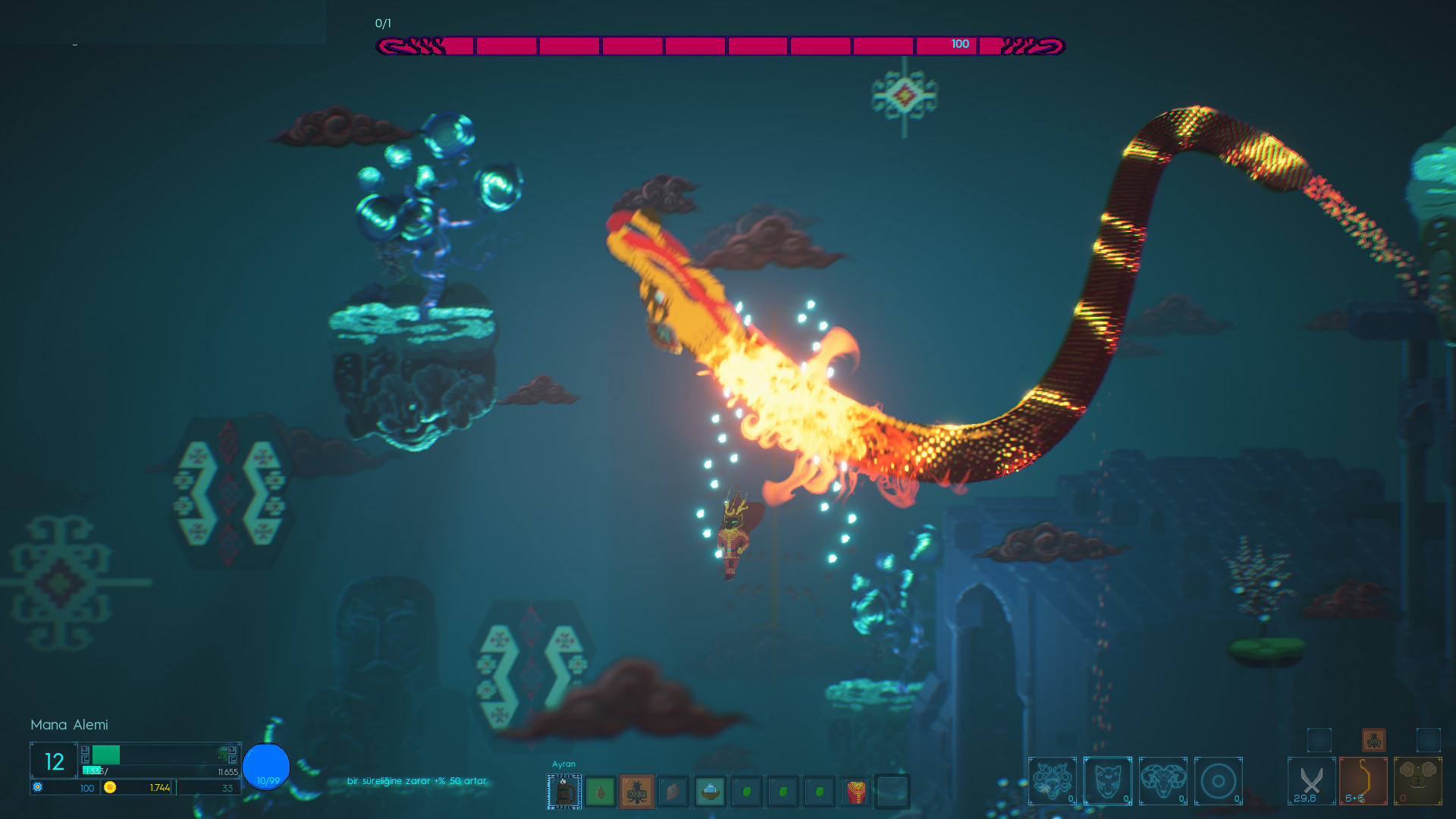Click the empty rightmost hotbar slot
Viewport: 1456px width, 819px height.
(x=893, y=791)
